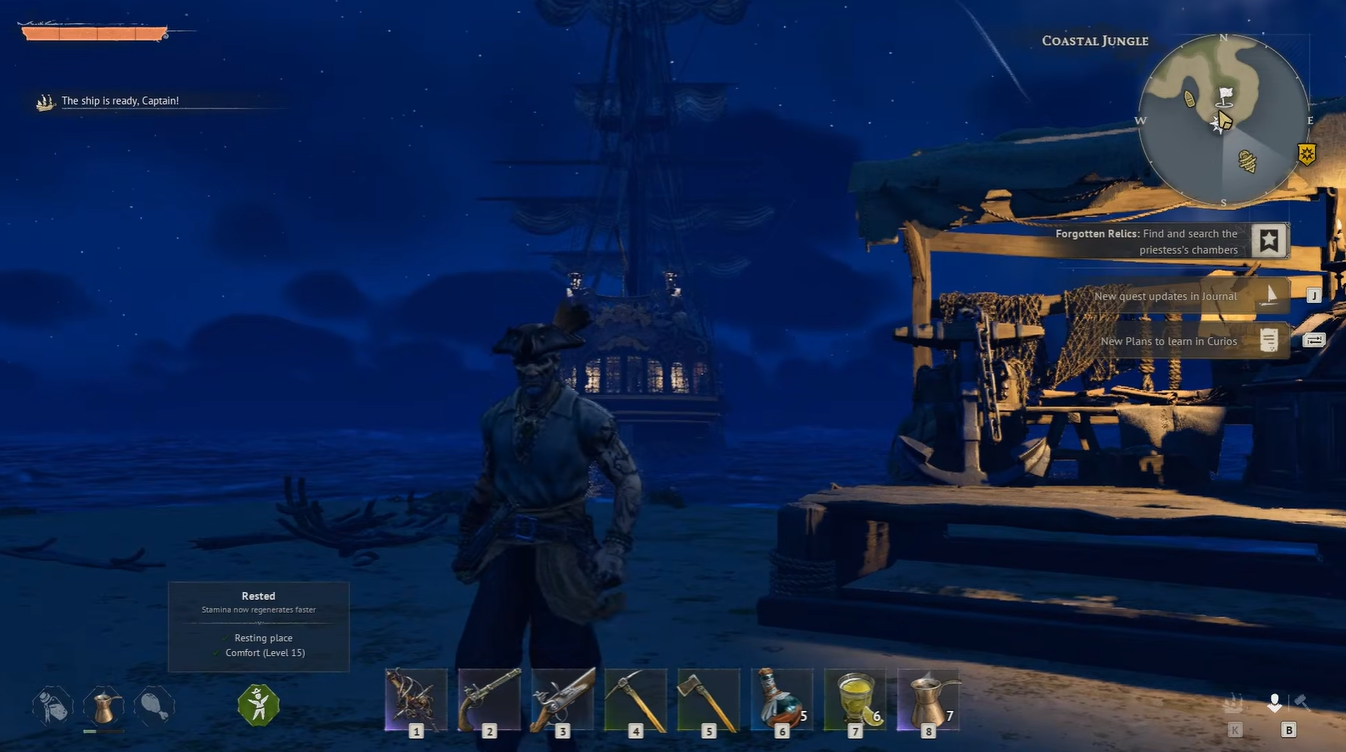Click the hammer build icon near B key

pyautogui.click(x=1300, y=701)
